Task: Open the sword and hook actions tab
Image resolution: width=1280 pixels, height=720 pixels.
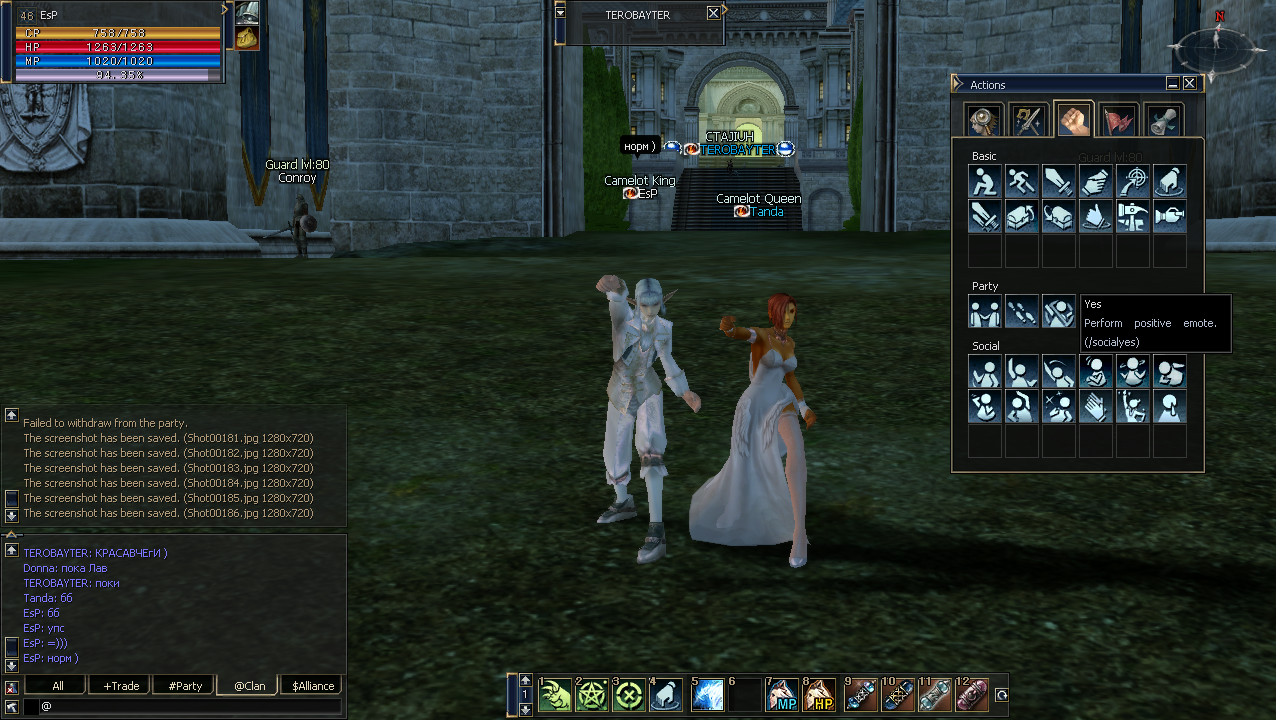Action: point(1027,121)
